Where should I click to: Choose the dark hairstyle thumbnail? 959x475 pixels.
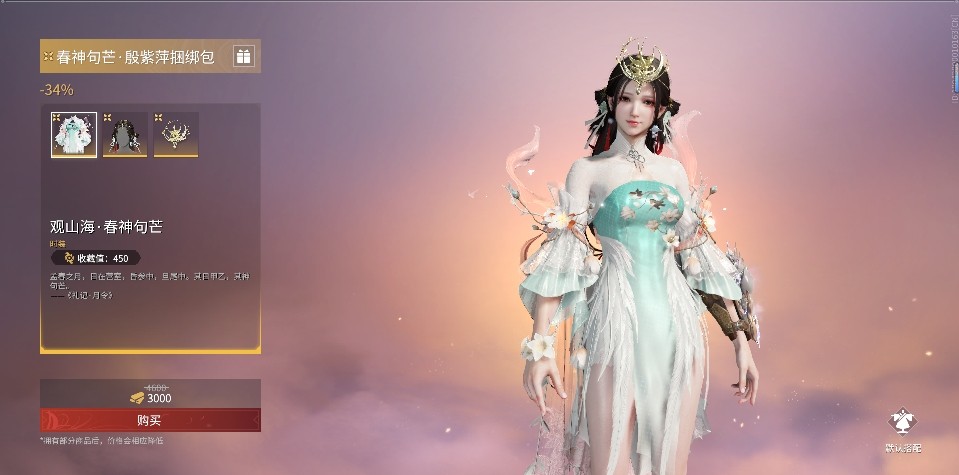[x=125, y=135]
